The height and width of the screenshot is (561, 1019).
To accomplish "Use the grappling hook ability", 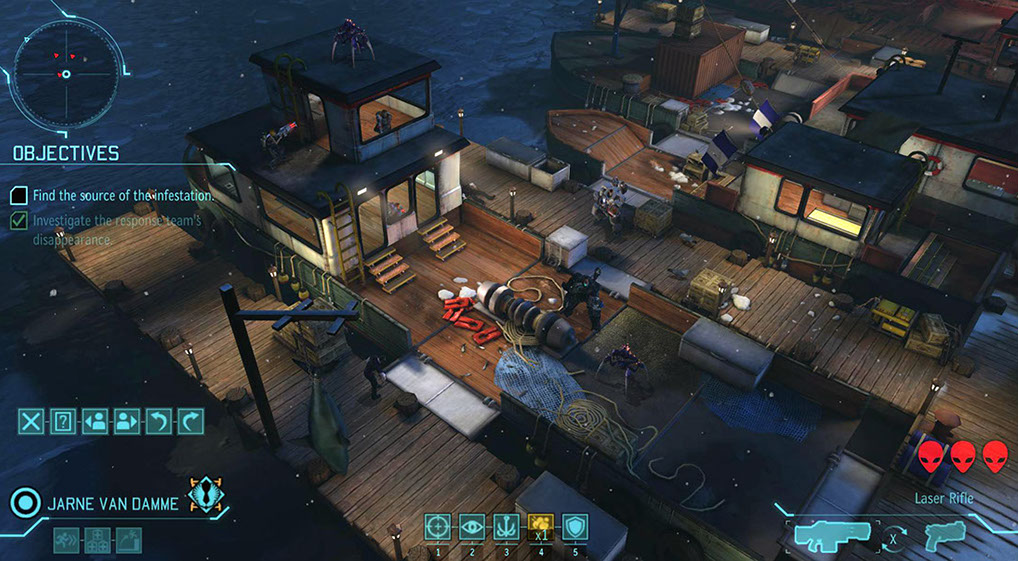I will tap(508, 526).
